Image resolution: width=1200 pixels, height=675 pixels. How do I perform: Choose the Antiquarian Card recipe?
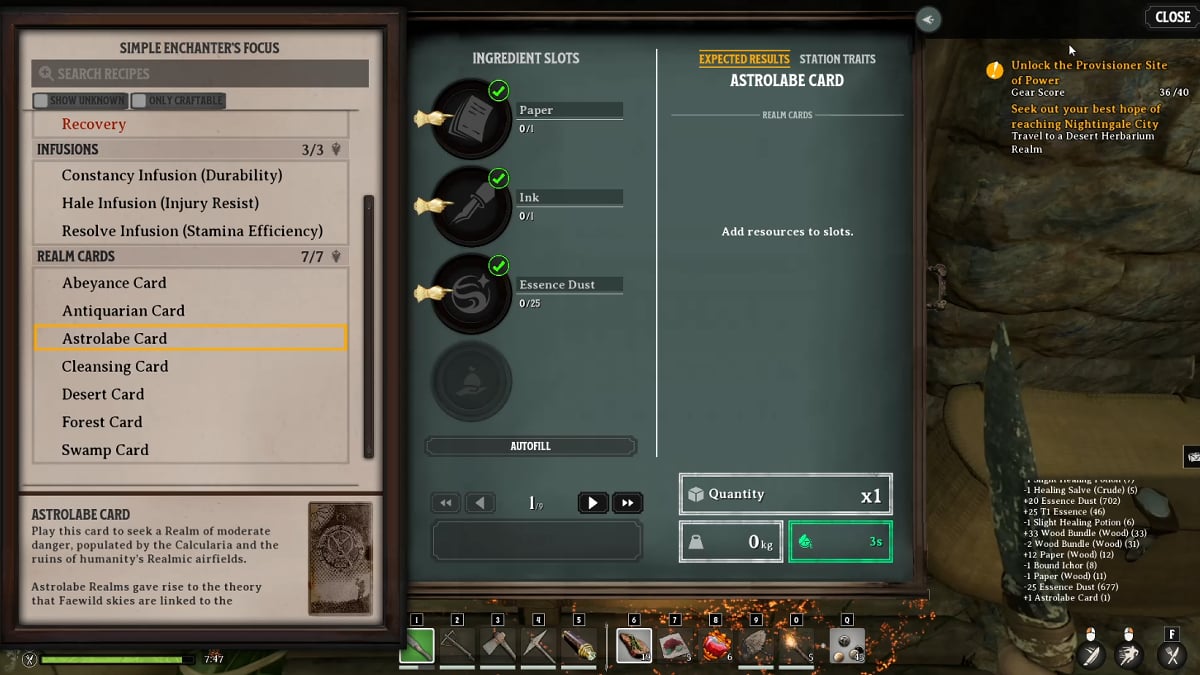coord(123,311)
